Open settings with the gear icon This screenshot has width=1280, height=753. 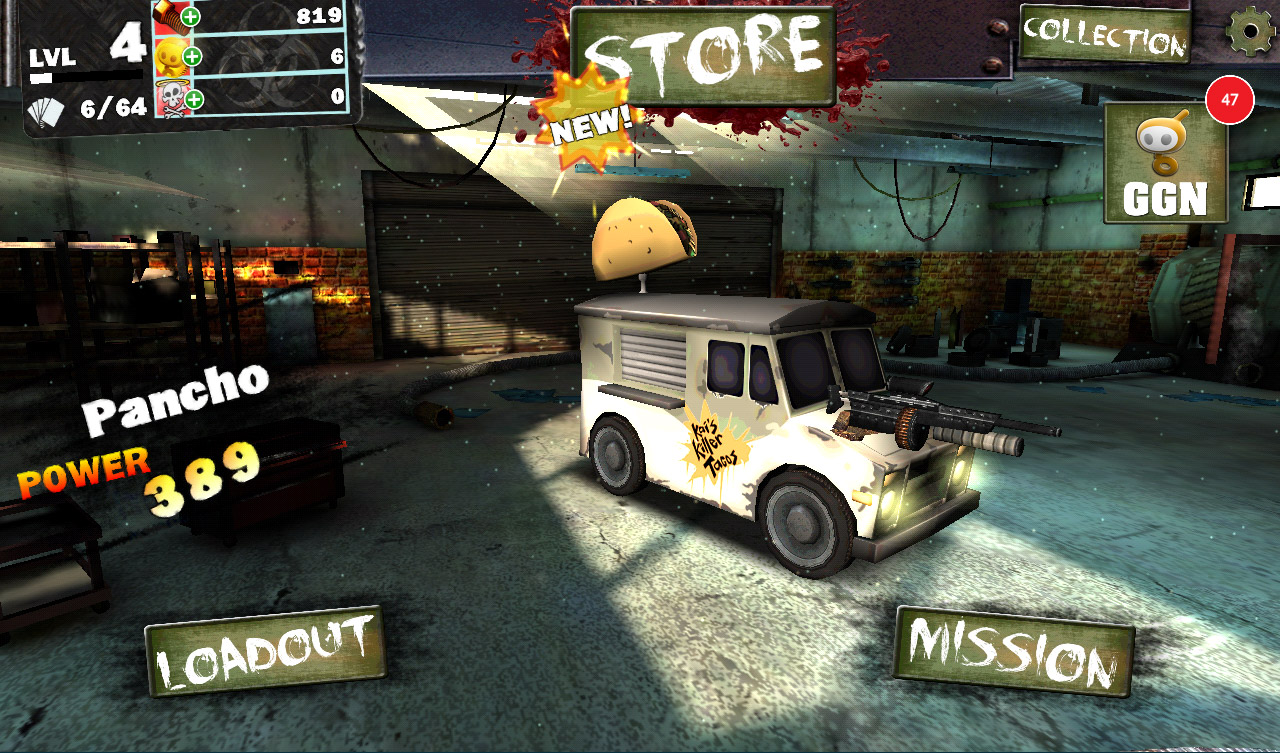click(1249, 31)
